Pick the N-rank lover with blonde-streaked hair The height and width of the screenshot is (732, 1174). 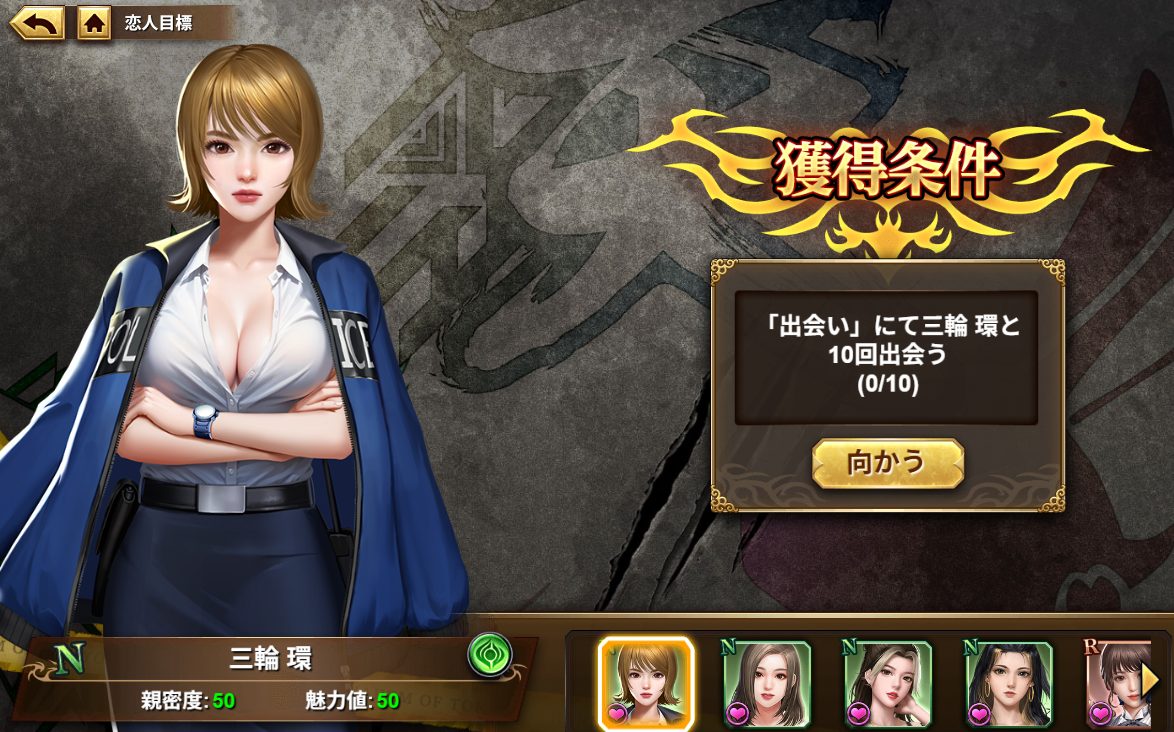pos(888,684)
